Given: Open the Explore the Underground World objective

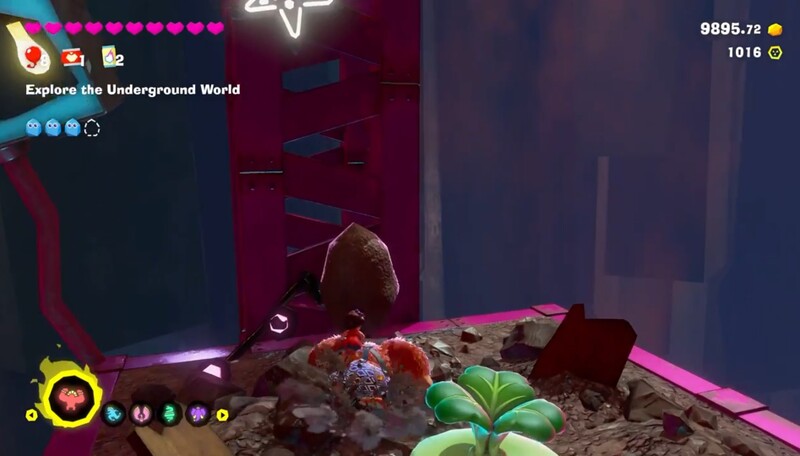Looking at the screenshot, I should [133, 90].
